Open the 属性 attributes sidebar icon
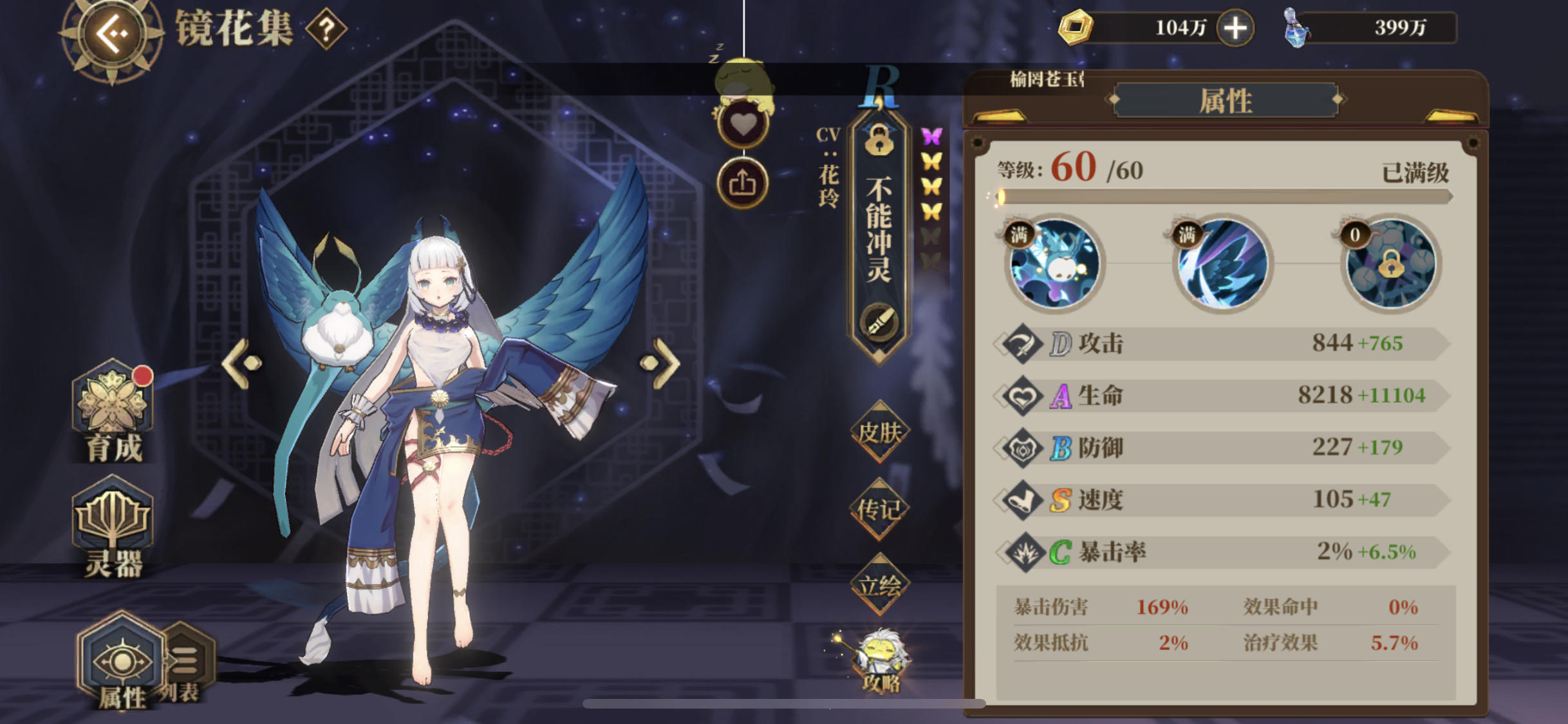 pyautogui.click(x=120, y=660)
